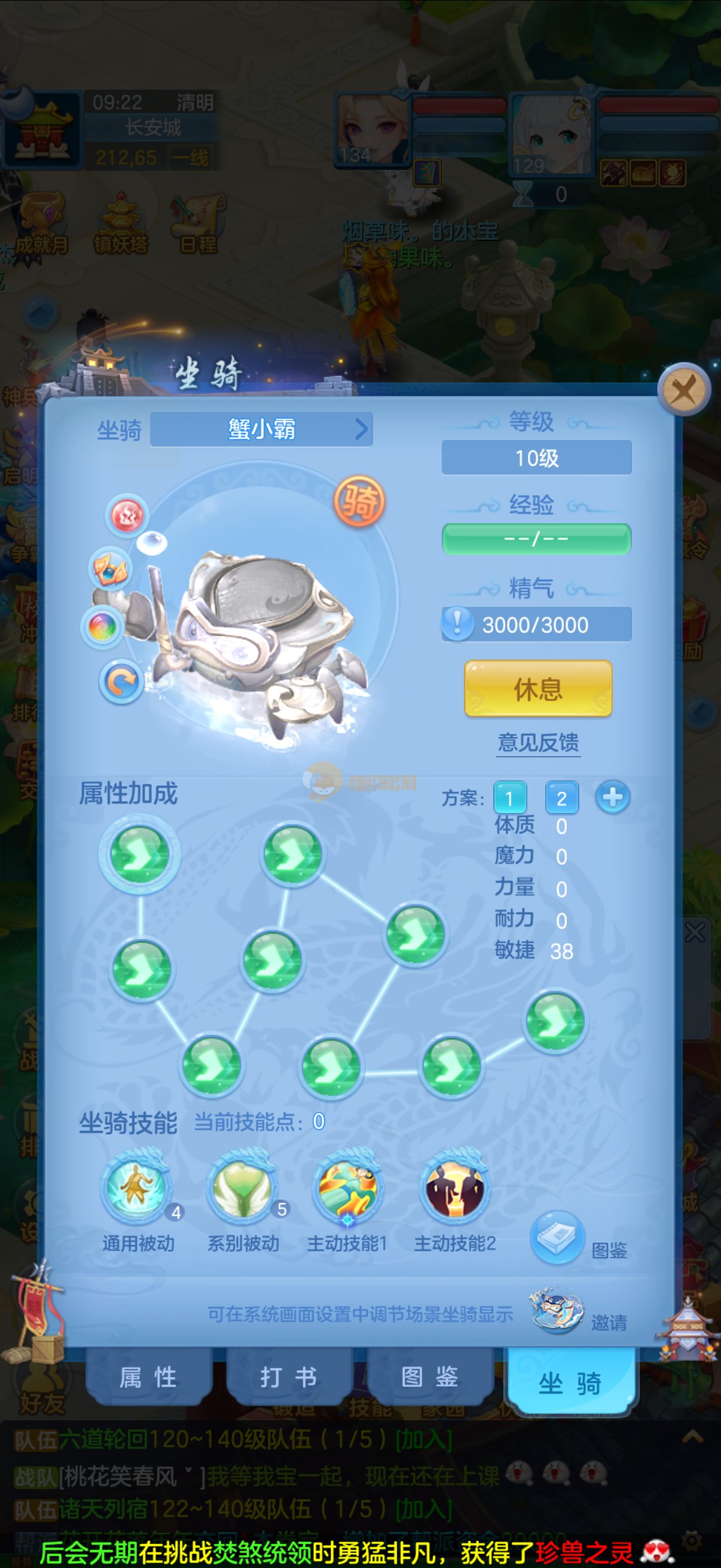Show the 精气 info exclamation icon
The width and height of the screenshot is (721, 1568).
pos(457,624)
